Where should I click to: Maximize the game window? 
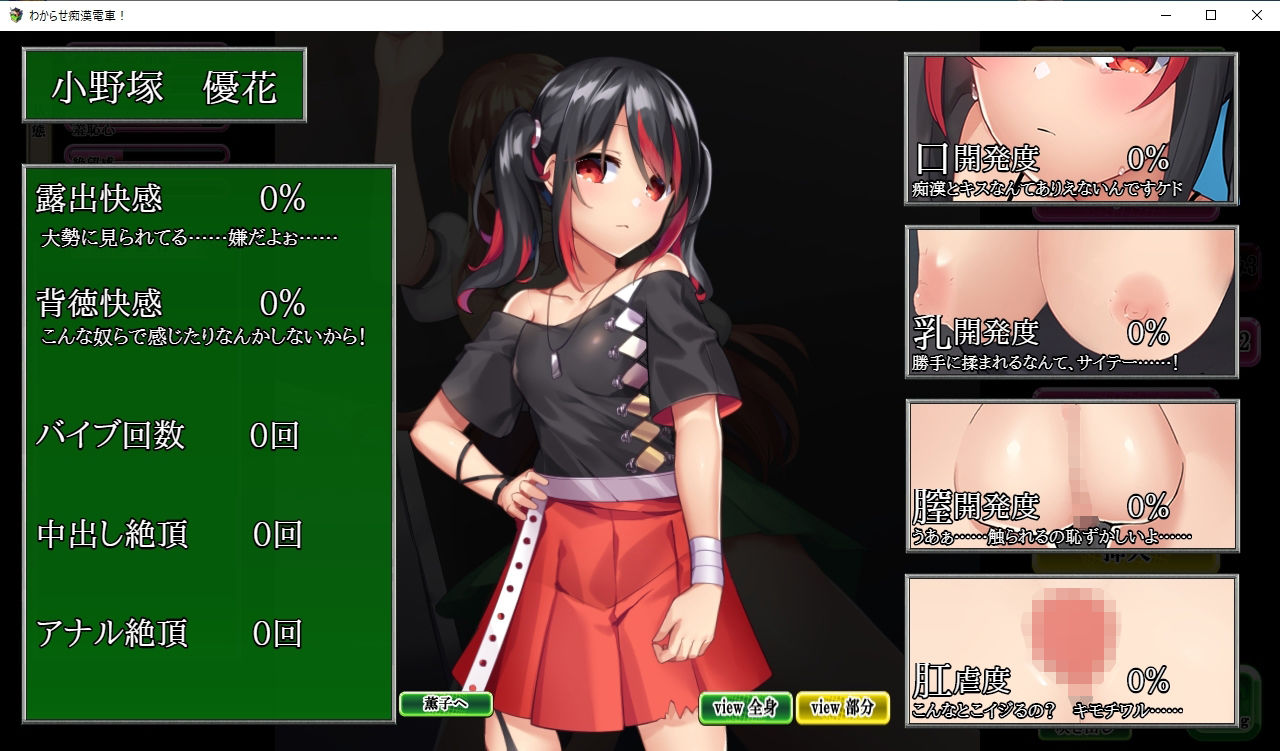coord(1211,15)
